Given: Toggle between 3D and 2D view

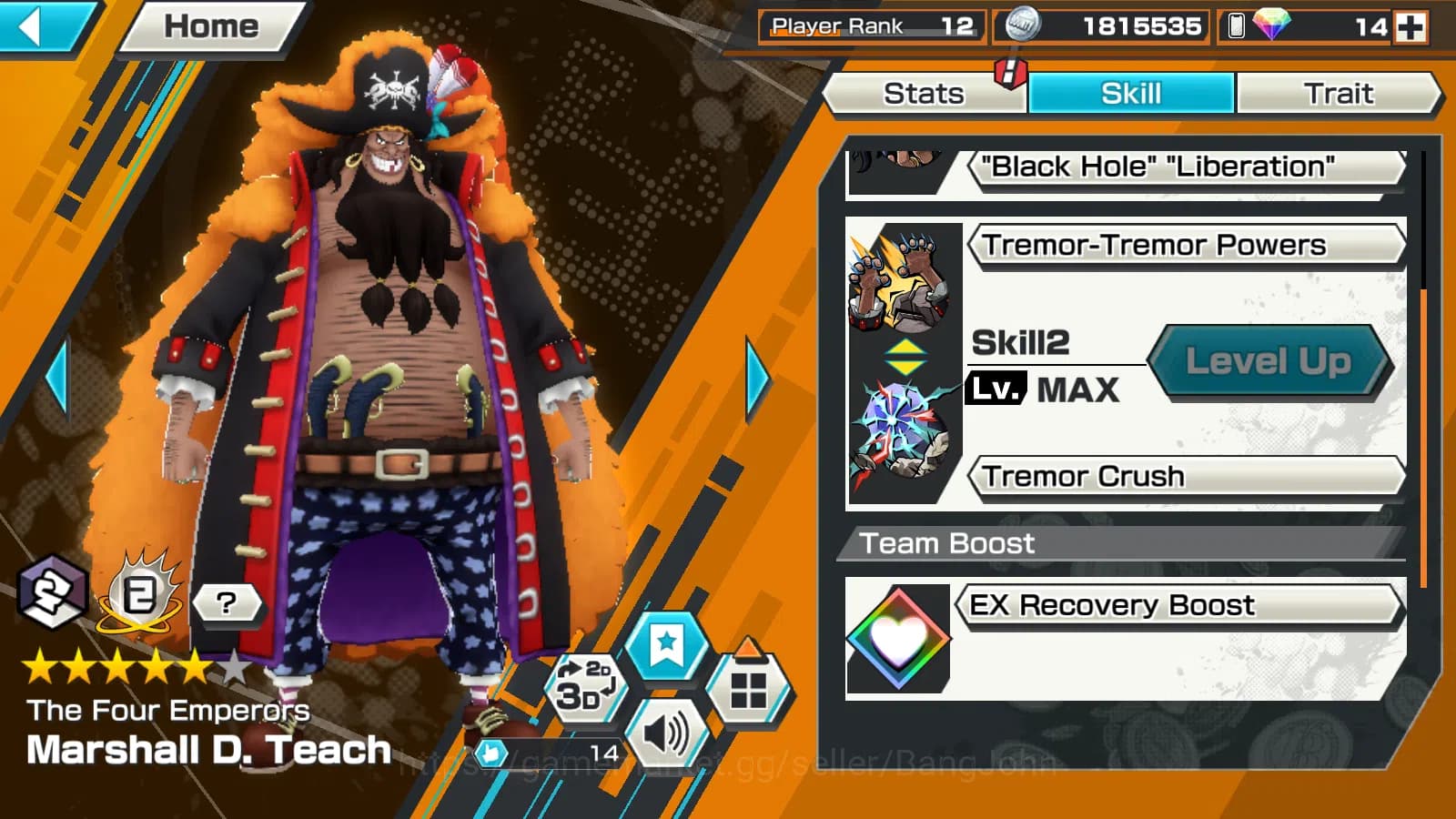Looking at the screenshot, I should tap(587, 685).
